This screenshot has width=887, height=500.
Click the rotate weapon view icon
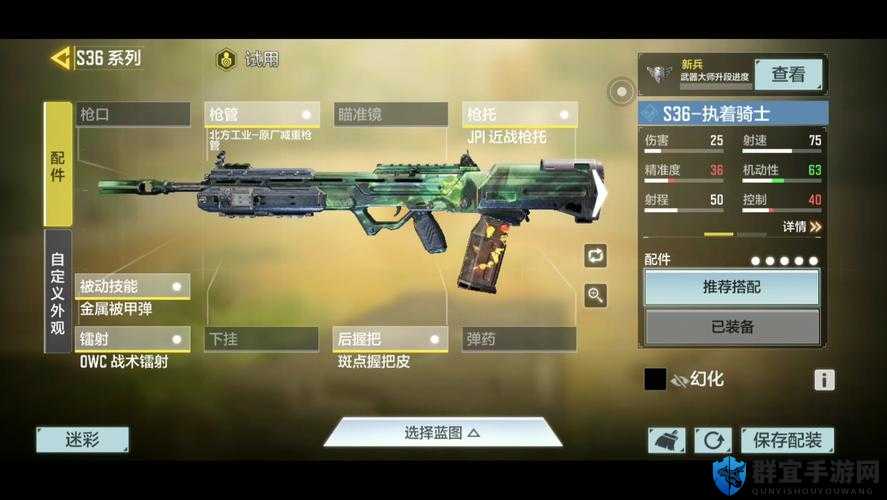[x=596, y=255]
